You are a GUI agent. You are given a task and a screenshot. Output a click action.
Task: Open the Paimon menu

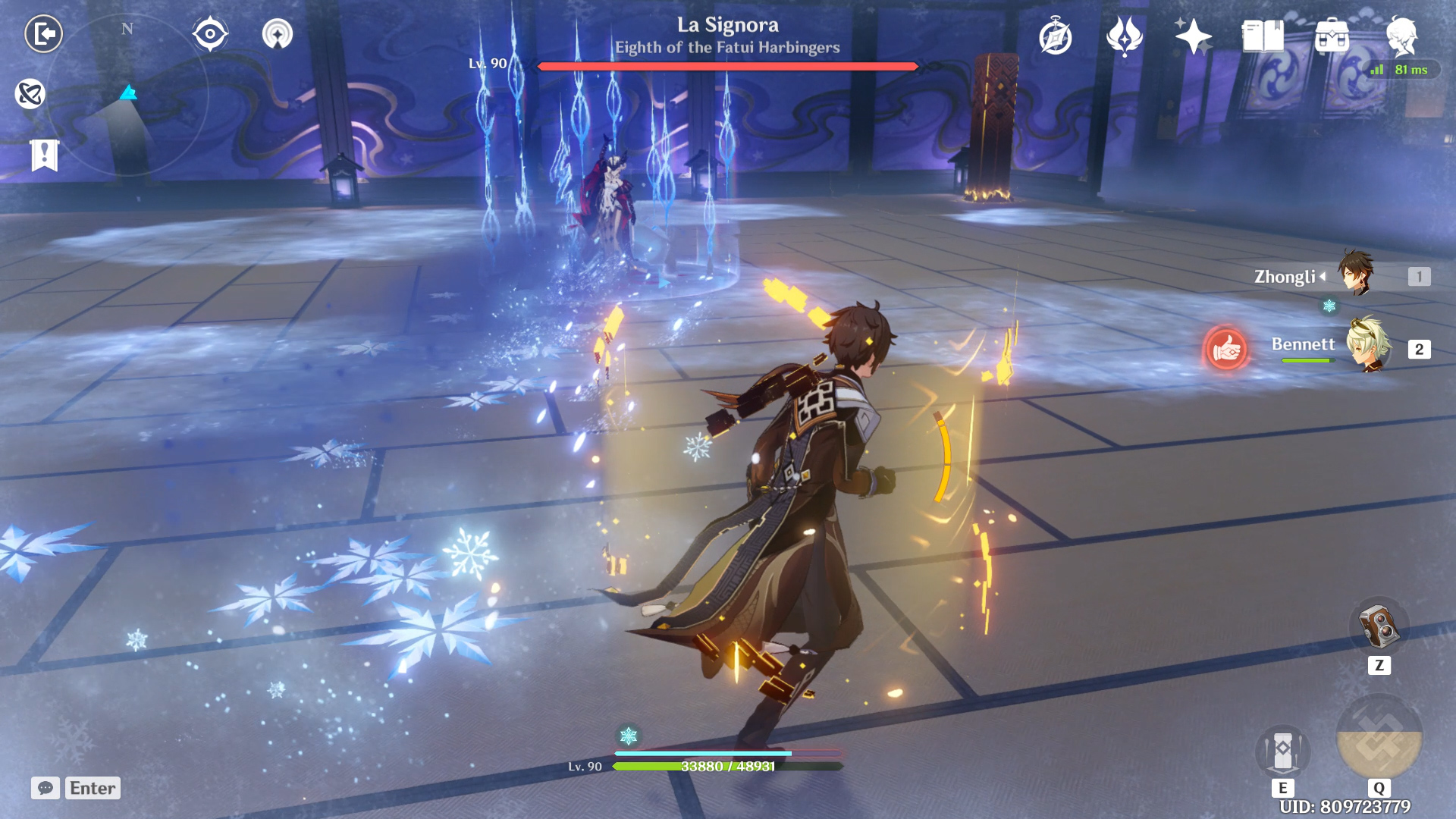(1401, 36)
